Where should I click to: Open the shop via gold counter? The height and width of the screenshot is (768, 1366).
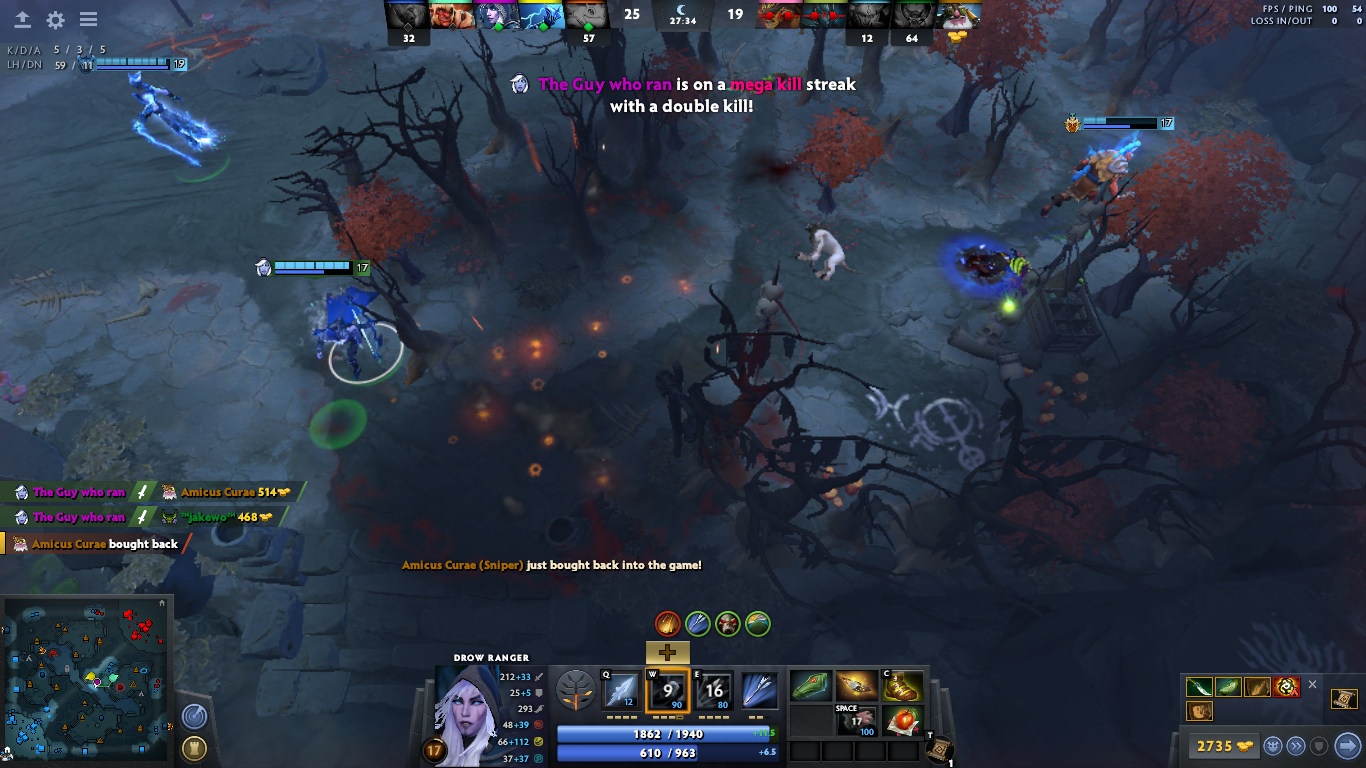click(x=1221, y=746)
